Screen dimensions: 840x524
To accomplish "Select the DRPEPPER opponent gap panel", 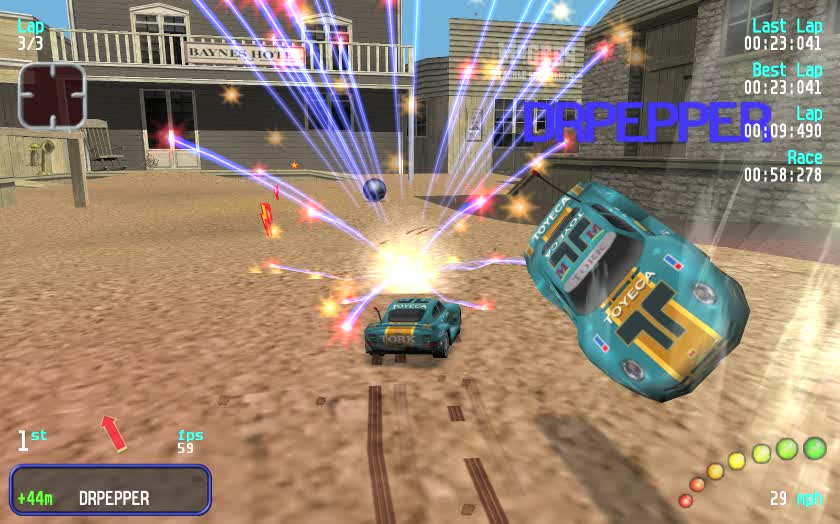I will (x=110, y=490).
